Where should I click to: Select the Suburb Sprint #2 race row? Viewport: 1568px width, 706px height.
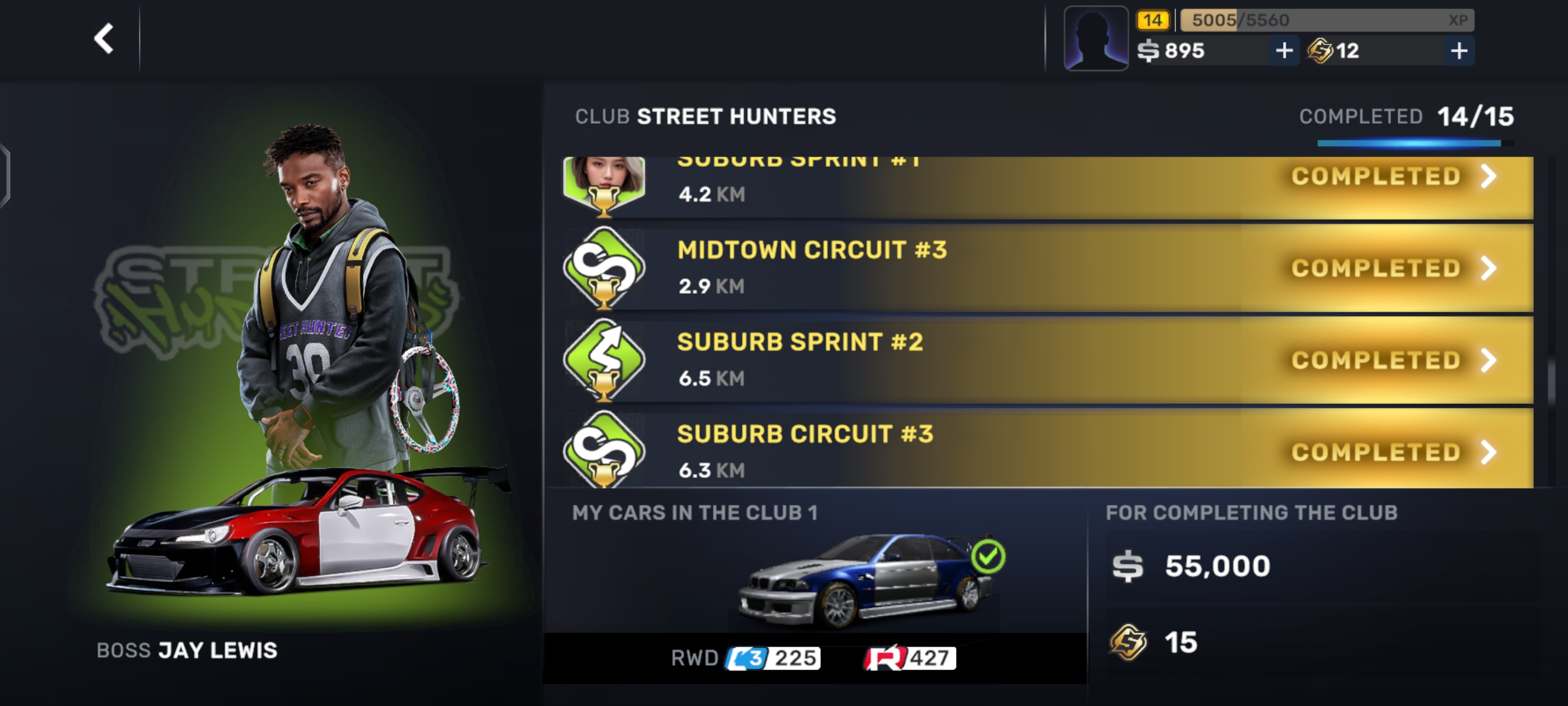tap(1047, 360)
